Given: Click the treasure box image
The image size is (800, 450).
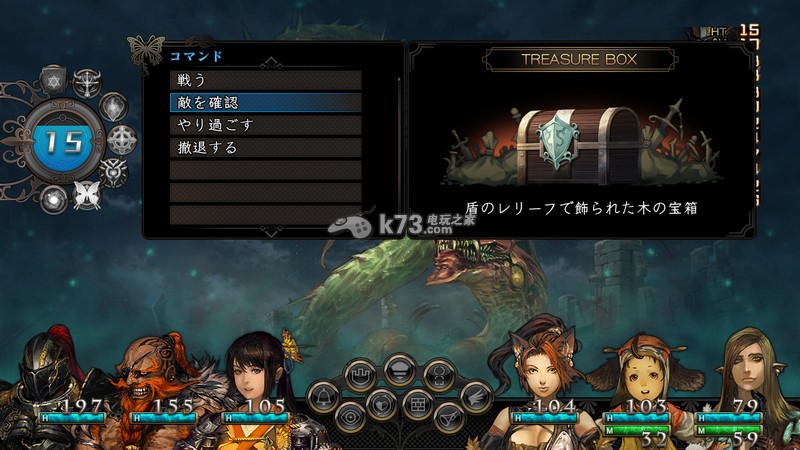Looking at the screenshot, I should 579,146.
